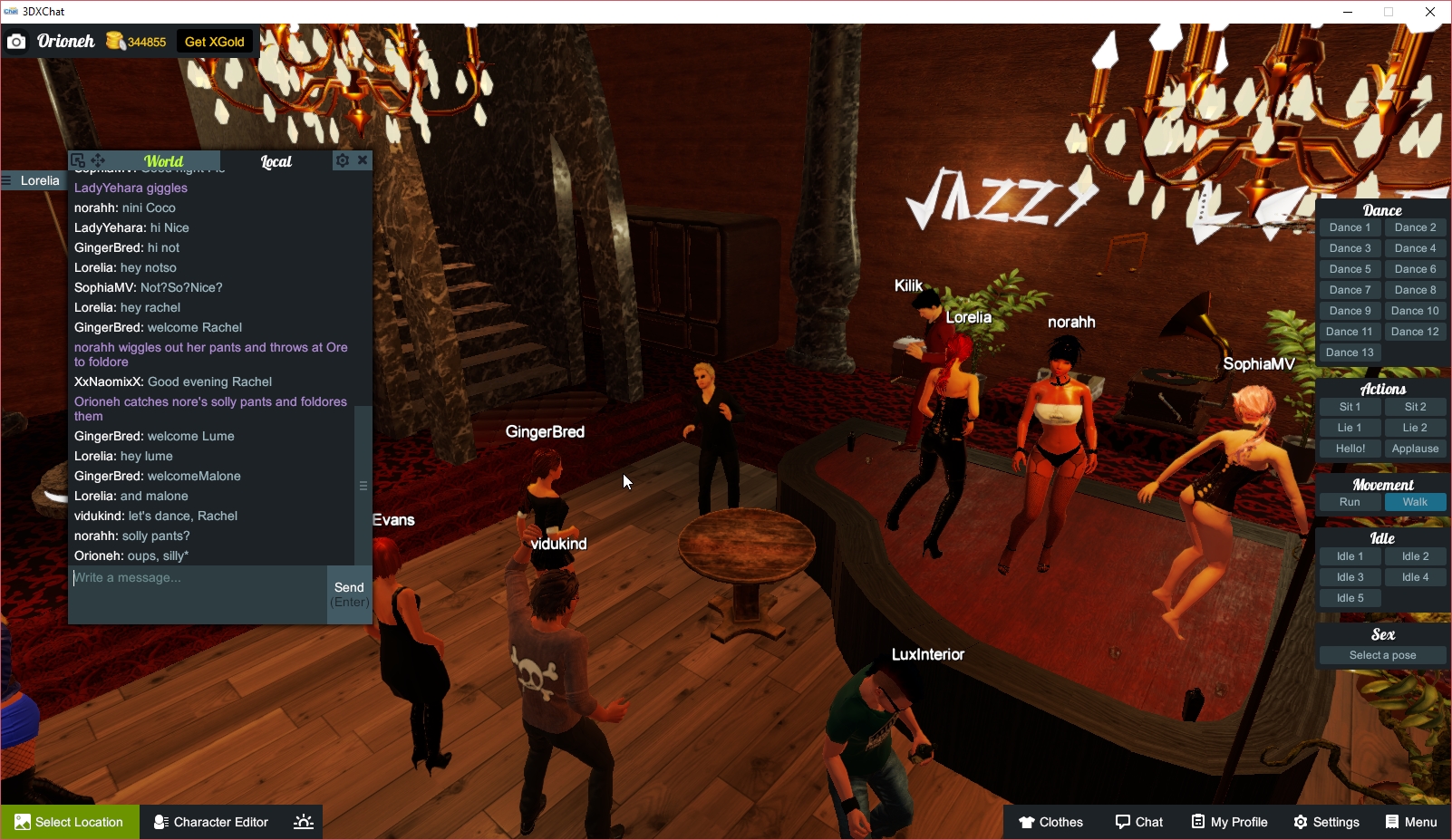
Task: Switch to the Local chat tab
Action: point(275,161)
